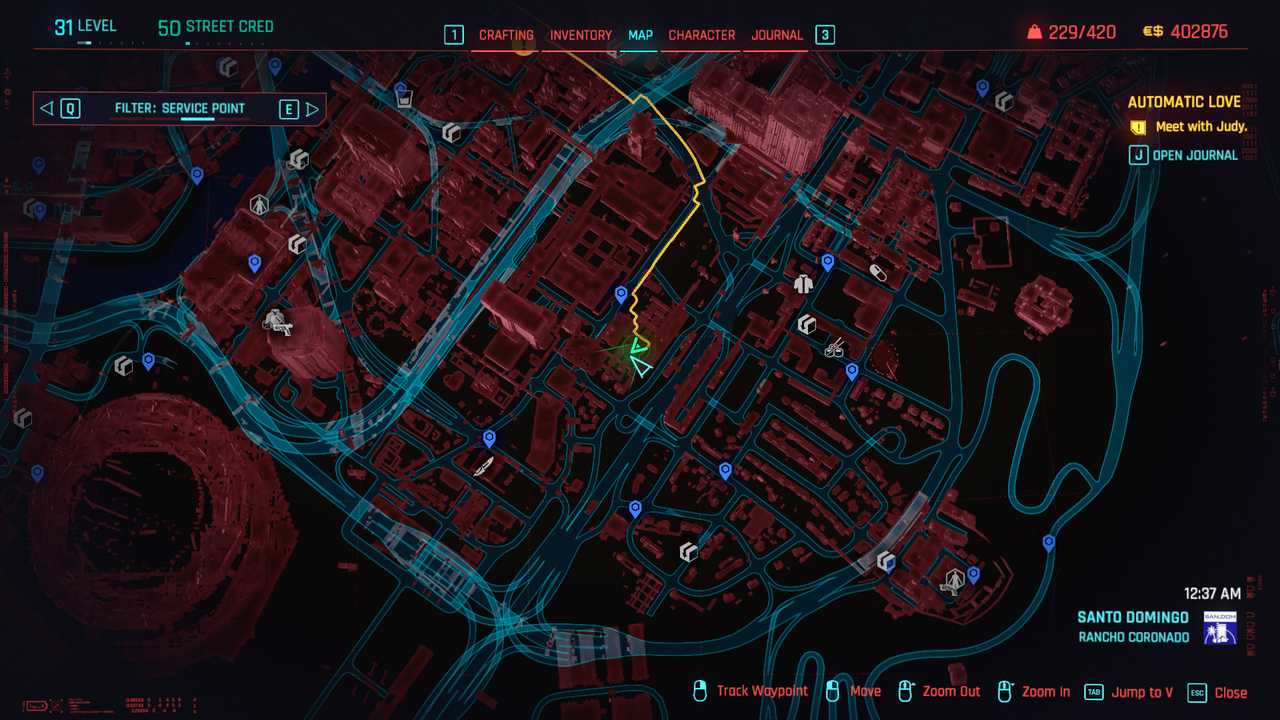The image size is (1280, 720).
Task: Open the Journal tab
Action: pos(777,35)
